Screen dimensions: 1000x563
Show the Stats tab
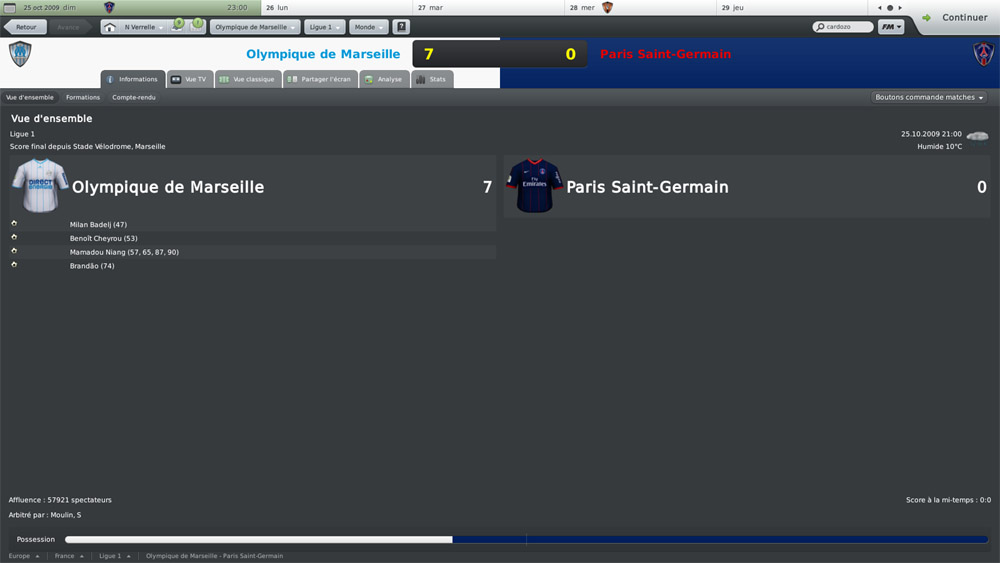(432, 79)
